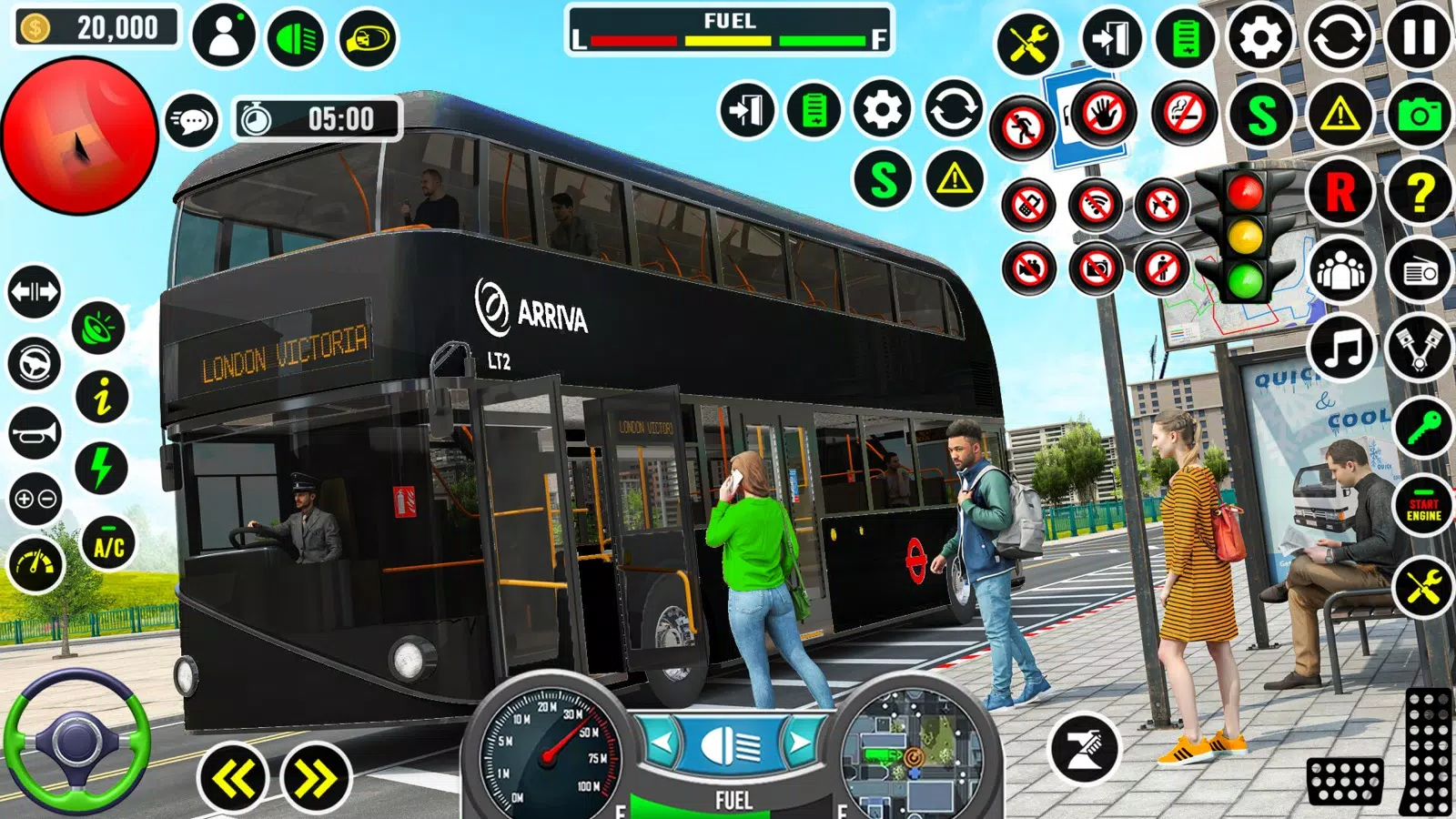This screenshot has width=1456, height=819.
Task: Open the yellow question mark help
Action: coord(1420,192)
